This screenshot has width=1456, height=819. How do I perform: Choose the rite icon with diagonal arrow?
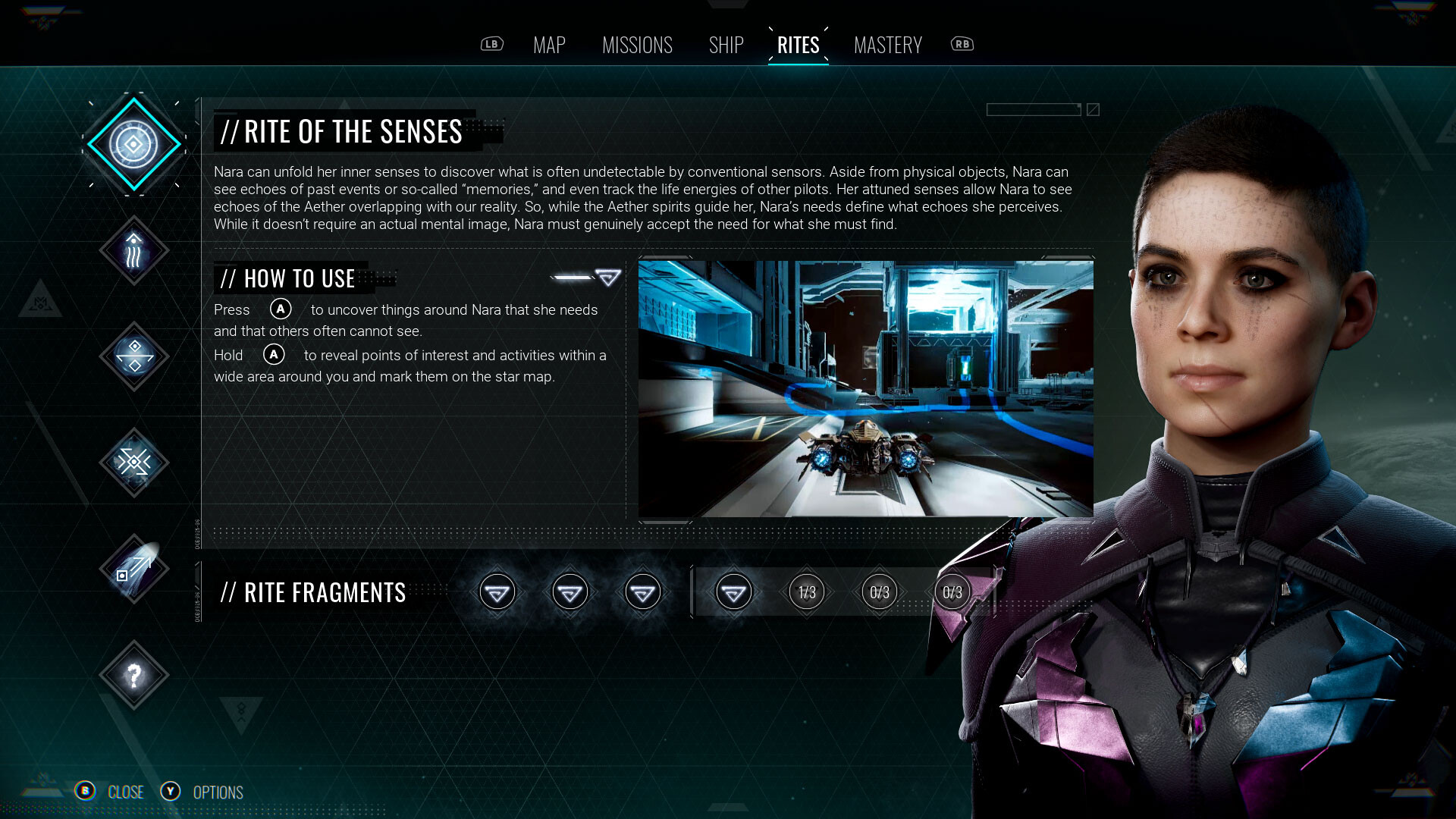click(133, 569)
